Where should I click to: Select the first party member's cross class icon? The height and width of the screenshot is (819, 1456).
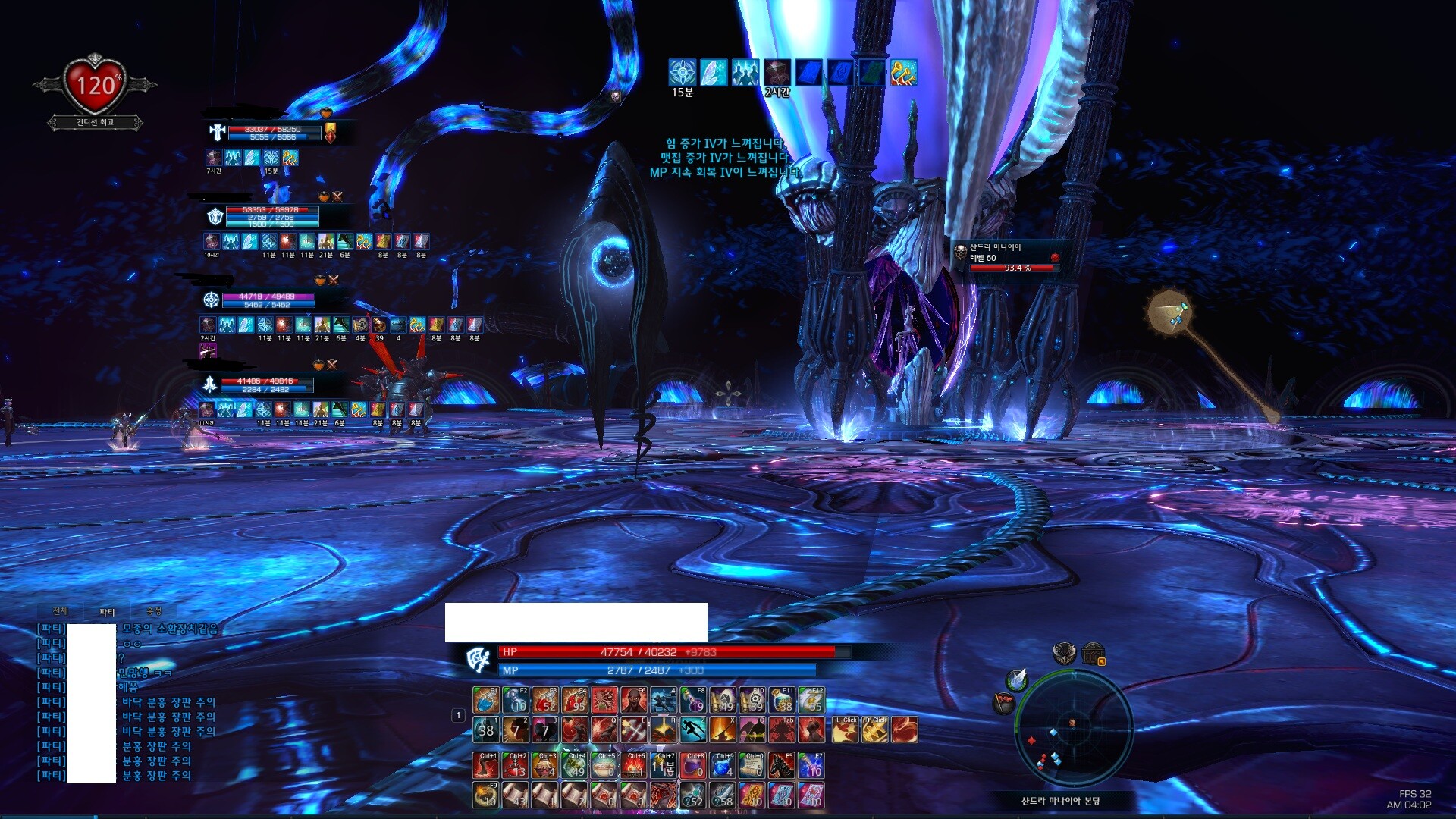click(x=218, y=133)
